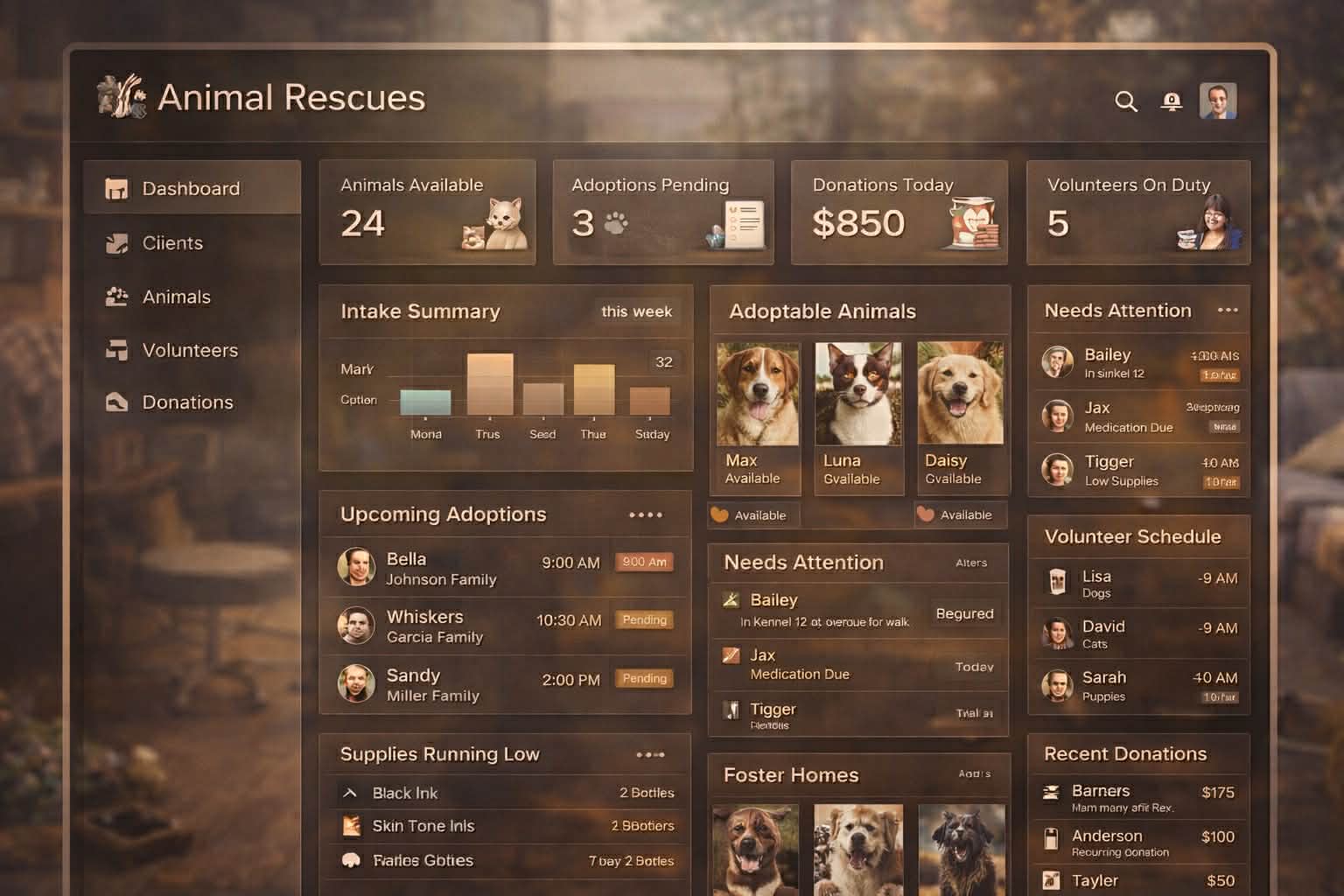
Task: Expand the Upcoming Adoptions options menu
Action: point(646,514)
